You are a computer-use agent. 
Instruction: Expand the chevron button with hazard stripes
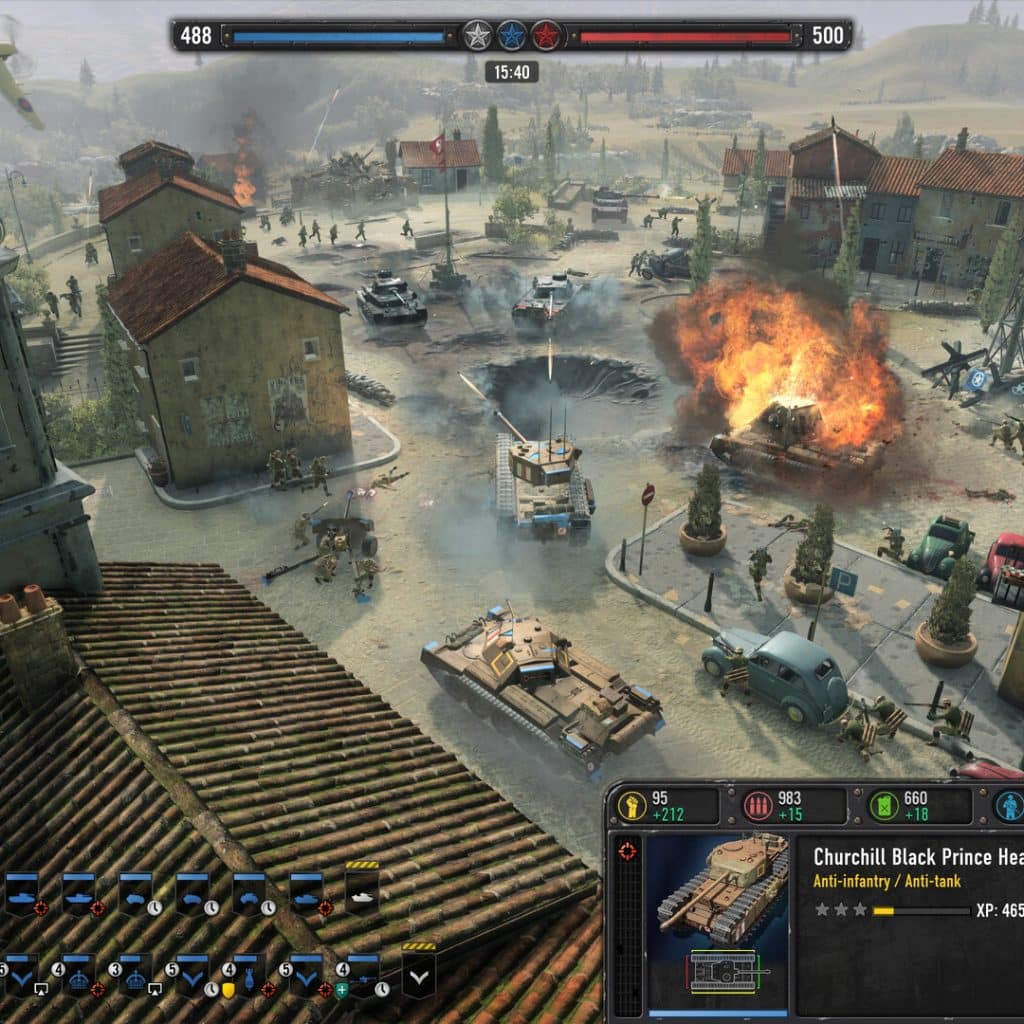419,975
